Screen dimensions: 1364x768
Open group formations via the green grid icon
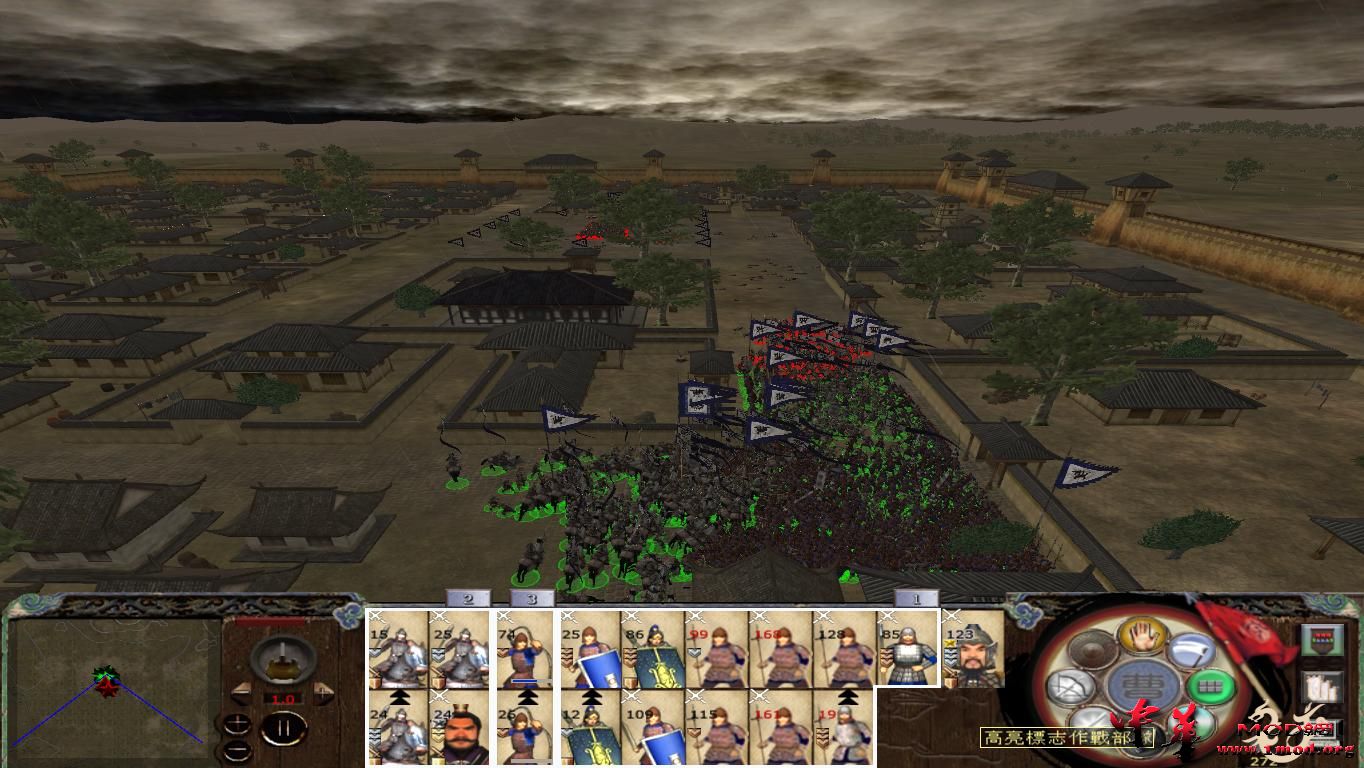pos(1209,685)
